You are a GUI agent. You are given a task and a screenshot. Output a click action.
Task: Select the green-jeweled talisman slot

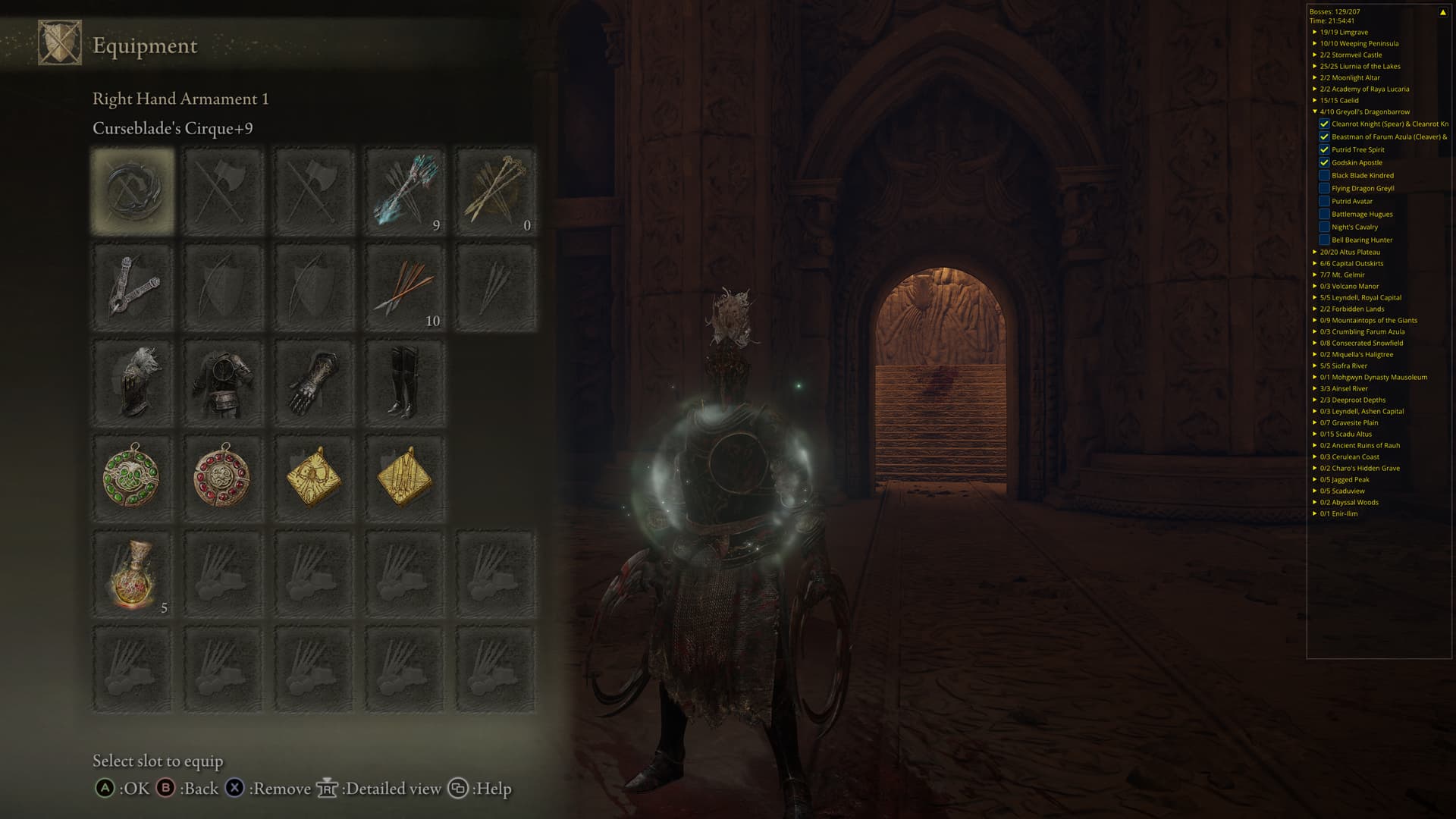coord(133,479)
